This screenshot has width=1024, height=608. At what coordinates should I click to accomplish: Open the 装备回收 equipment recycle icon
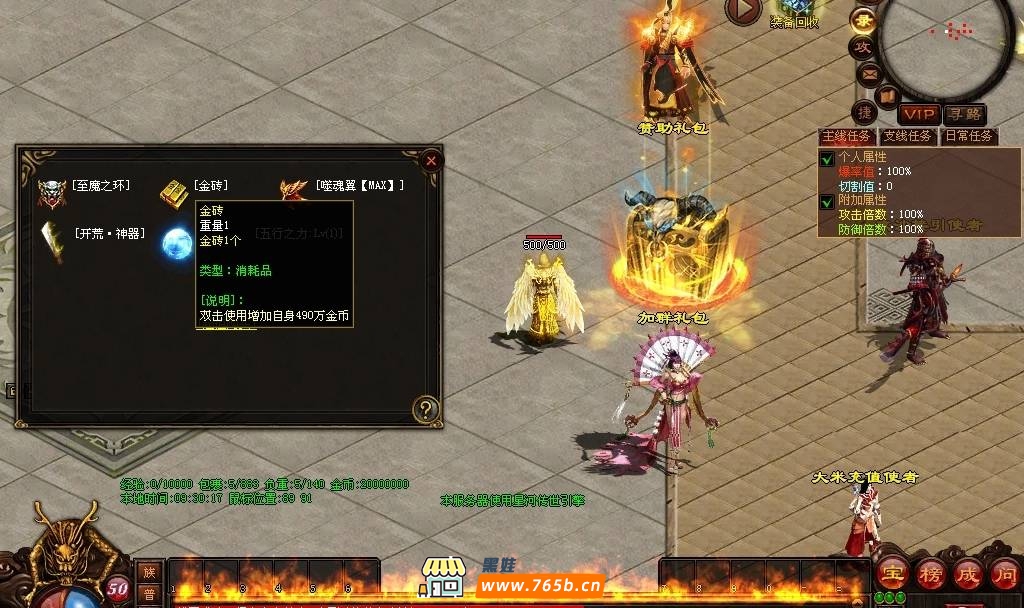(795, 10)
